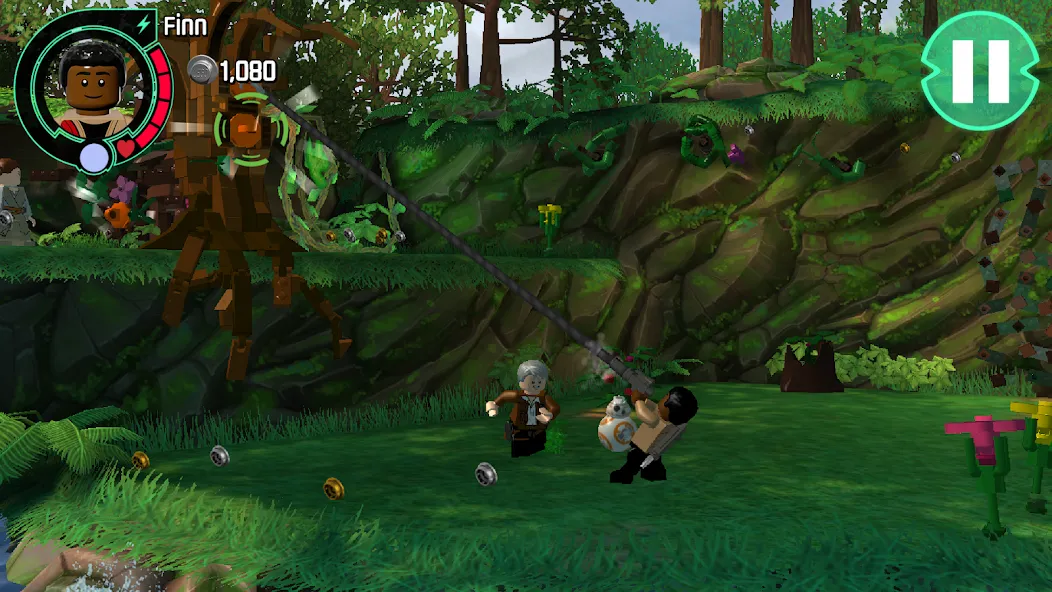Tap Finn's character portrait
The width and height of the screenshot is (1052, 592).
pyautogui.click(x=90, y=85)
